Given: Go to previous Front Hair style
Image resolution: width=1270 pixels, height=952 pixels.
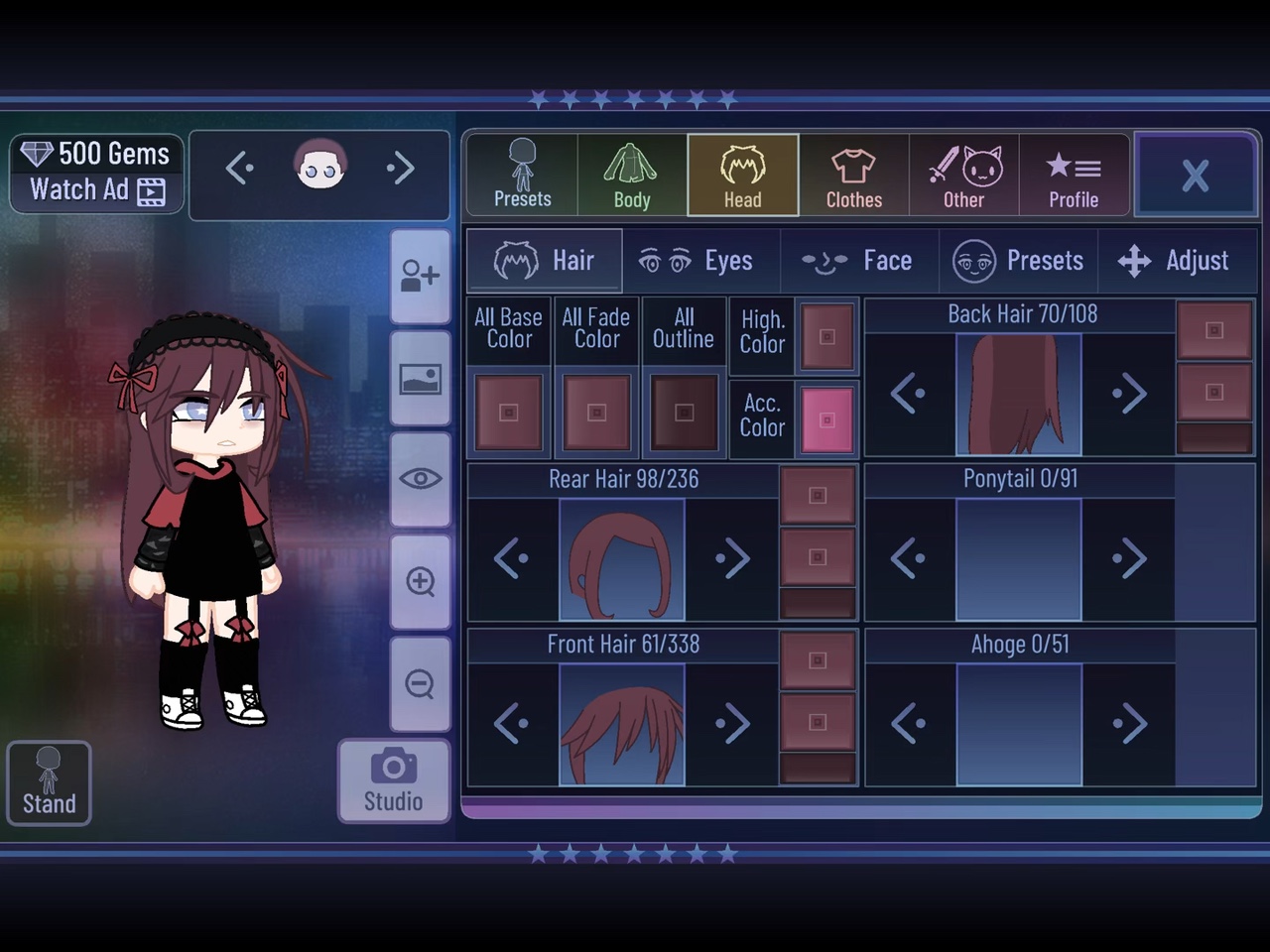Looking at the screenshot, I should [x=511, y=723].
